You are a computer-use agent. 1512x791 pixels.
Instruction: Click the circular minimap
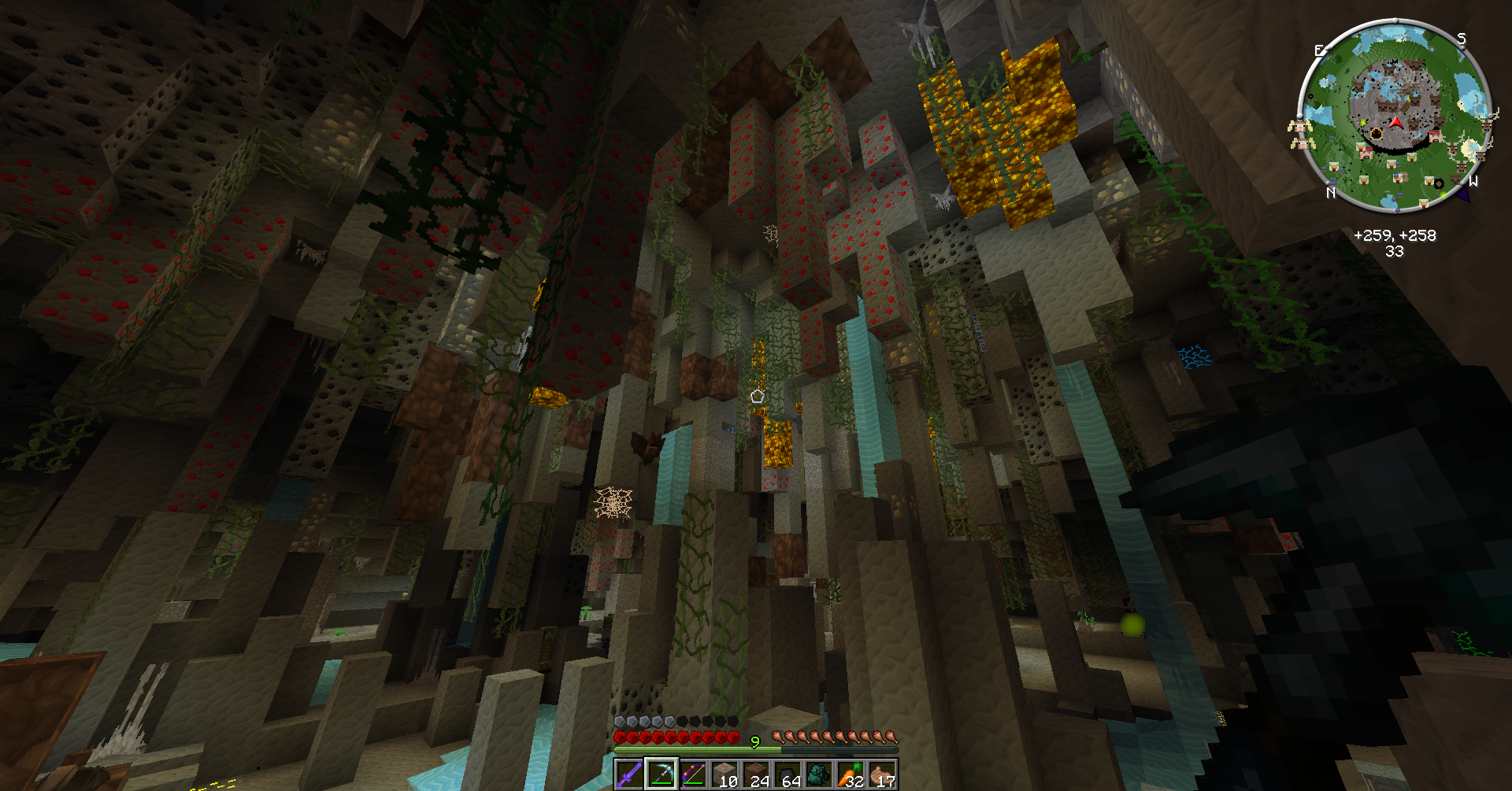tap(1394, 116)
